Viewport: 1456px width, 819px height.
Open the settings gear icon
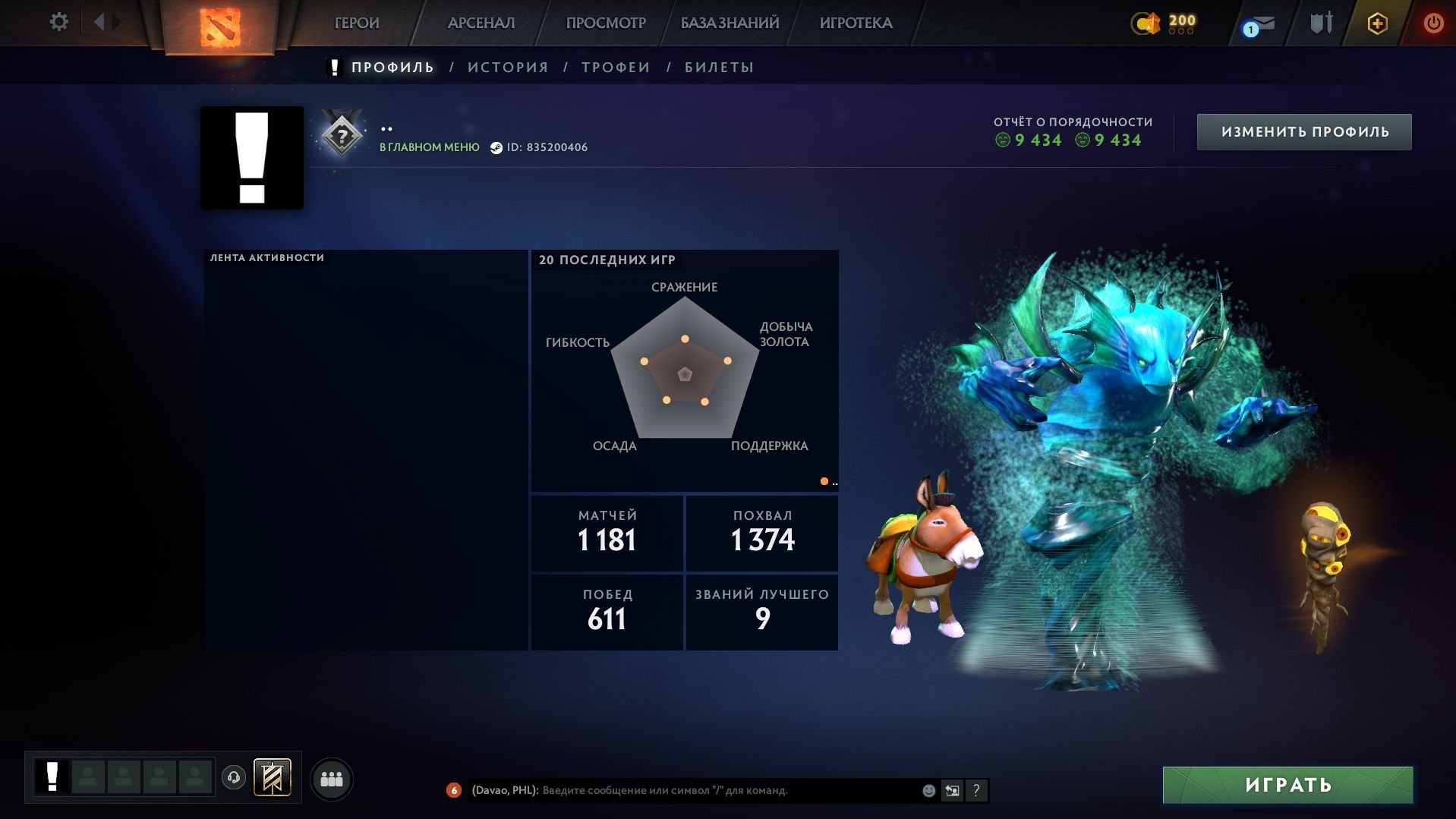(x=59, y=22)
